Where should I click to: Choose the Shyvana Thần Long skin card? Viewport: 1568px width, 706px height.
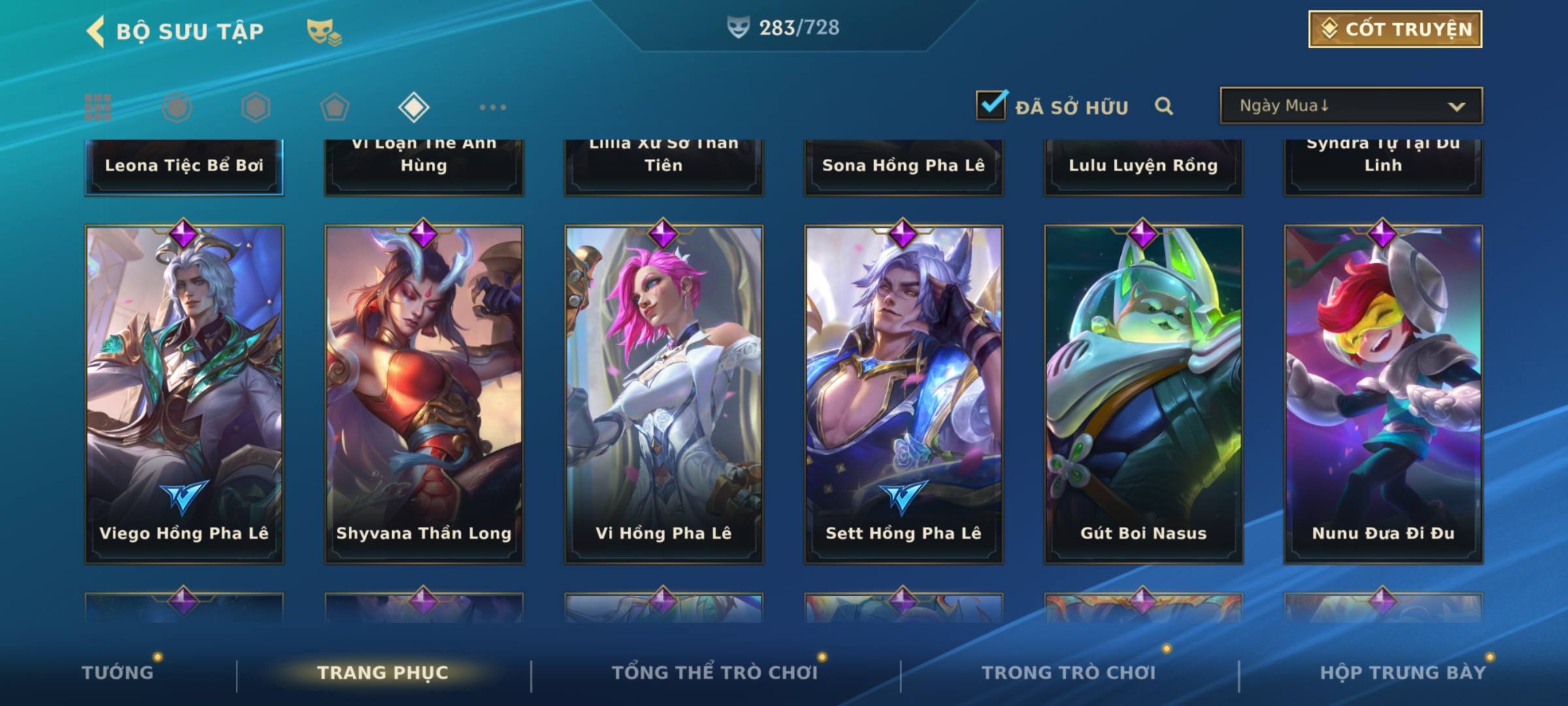coord(424,394)
